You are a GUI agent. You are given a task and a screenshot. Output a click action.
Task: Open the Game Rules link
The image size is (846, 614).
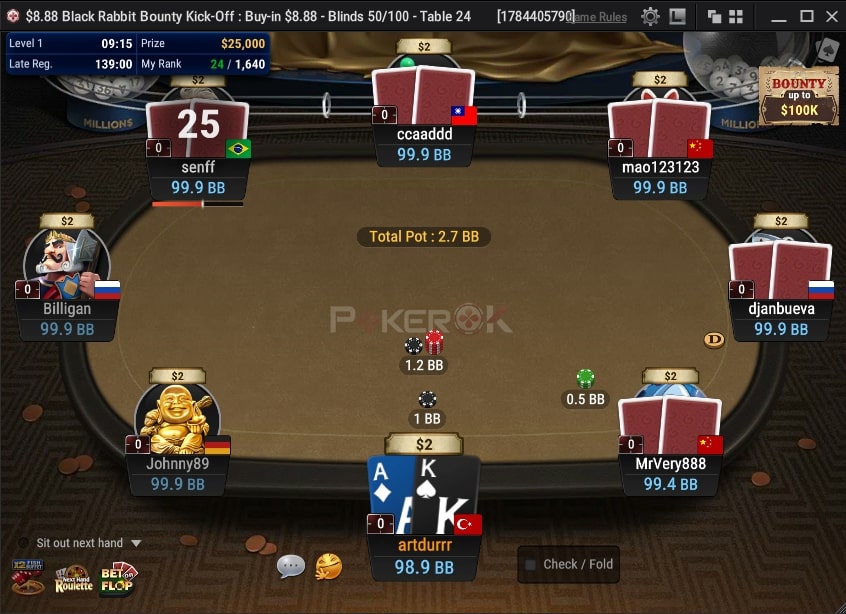pyautogui.click(x=598, y=17)
